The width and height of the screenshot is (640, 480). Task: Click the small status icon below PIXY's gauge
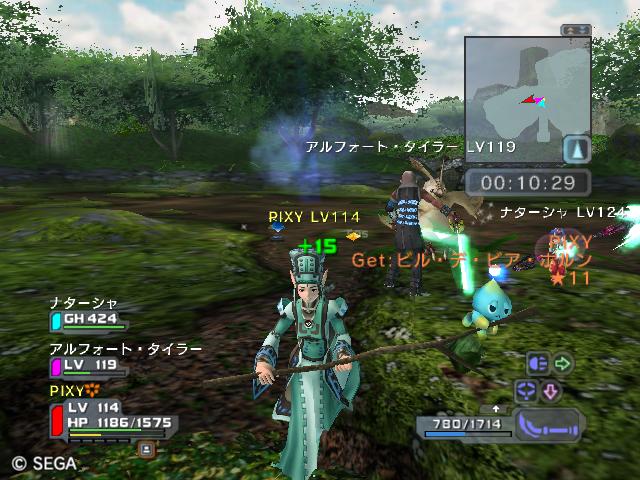(x=145, y=449)
